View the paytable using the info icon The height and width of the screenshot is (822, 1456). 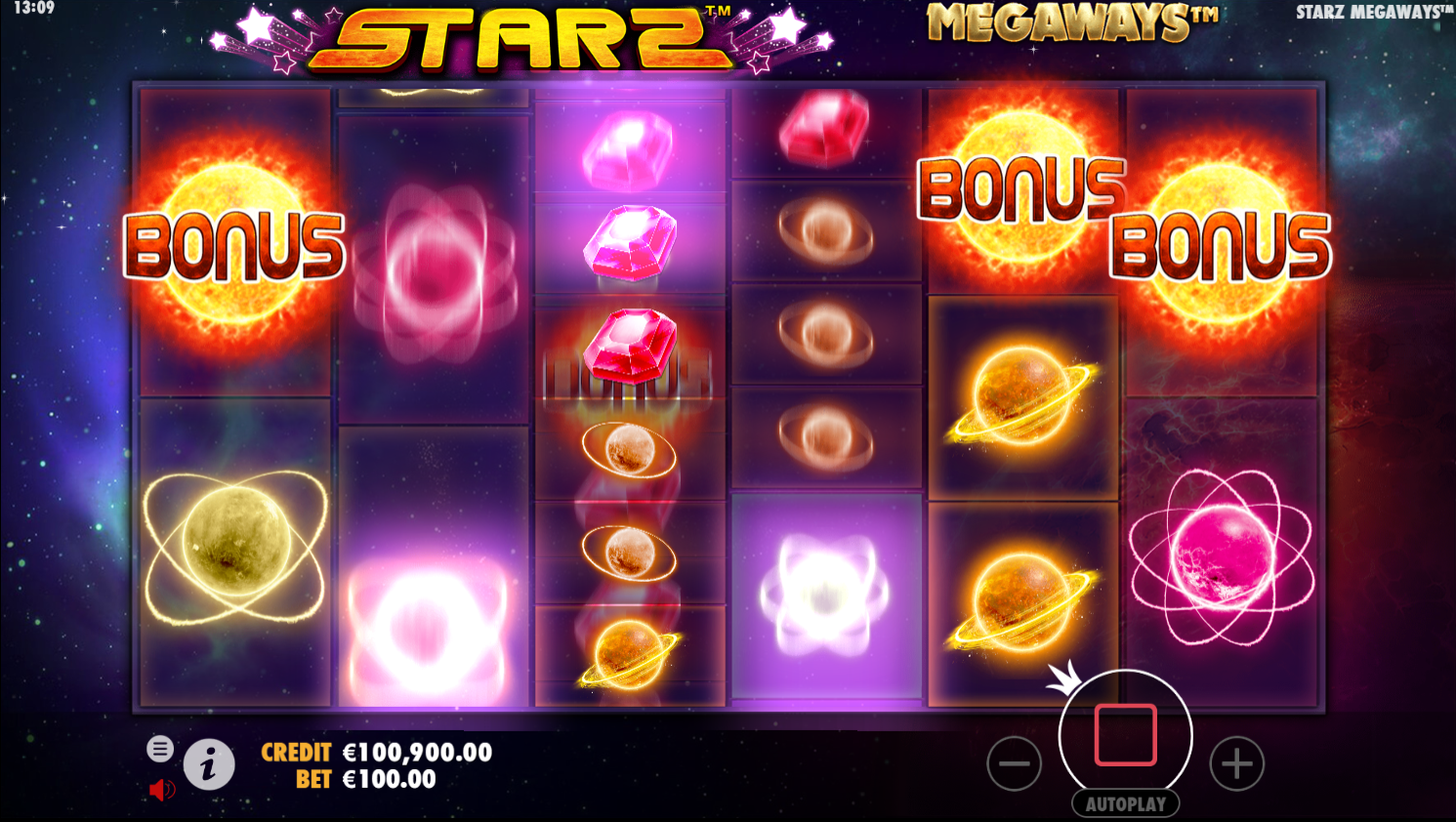(211, 764)
